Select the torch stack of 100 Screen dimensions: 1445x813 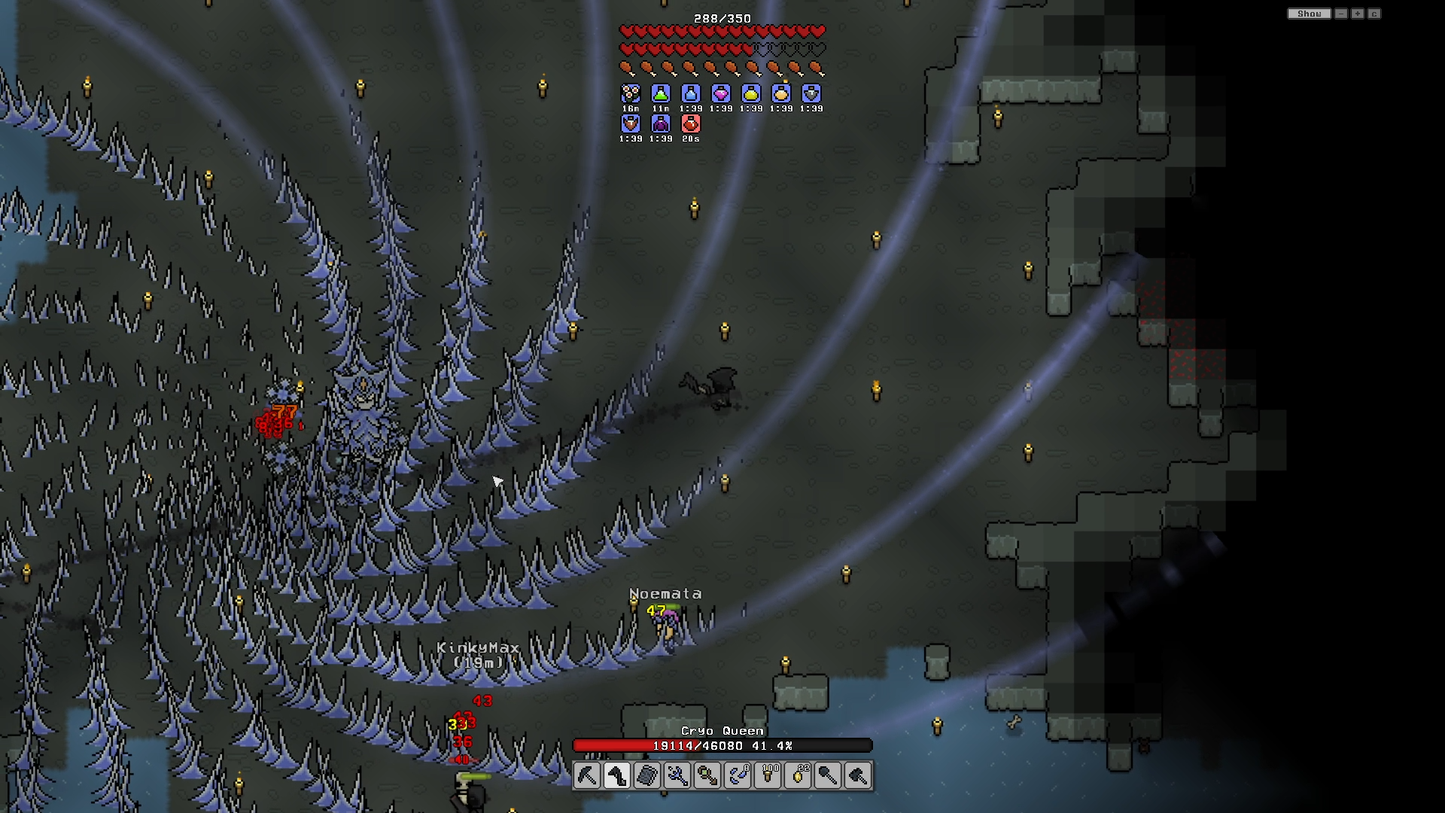pos(768,776)
